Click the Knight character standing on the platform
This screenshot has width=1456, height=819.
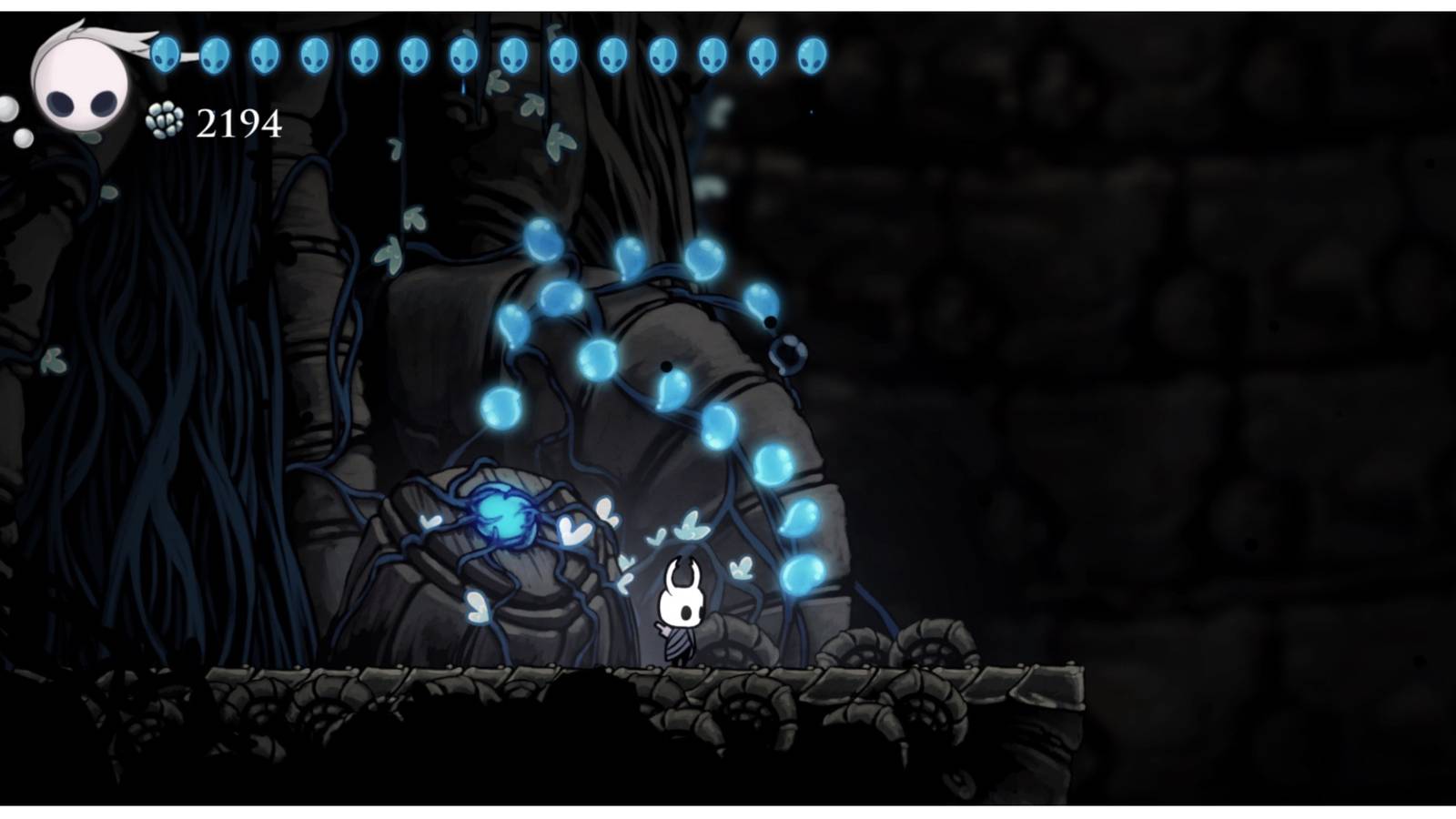681,610
